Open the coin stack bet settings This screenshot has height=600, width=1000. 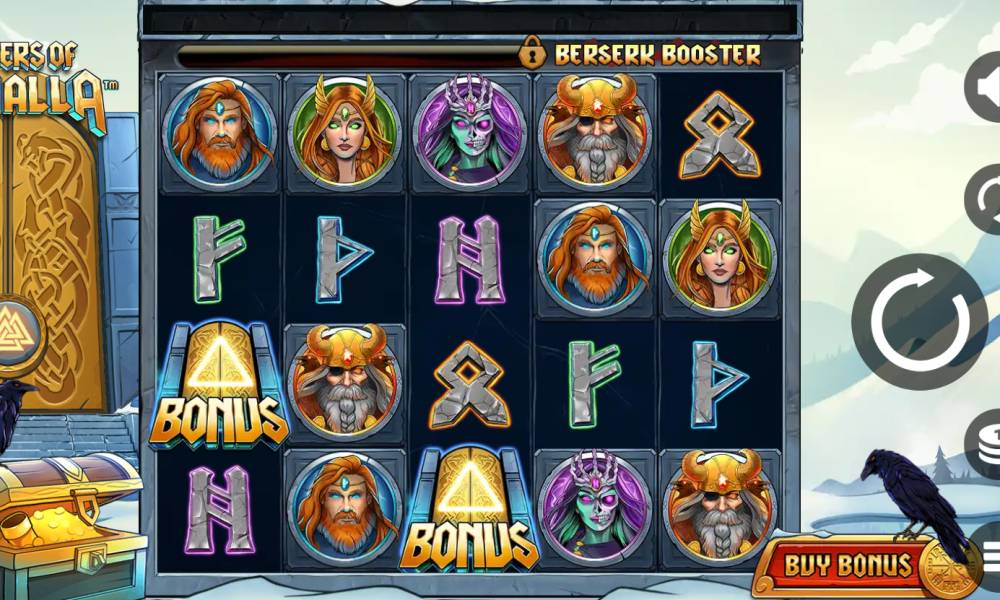tap(984, 443)
